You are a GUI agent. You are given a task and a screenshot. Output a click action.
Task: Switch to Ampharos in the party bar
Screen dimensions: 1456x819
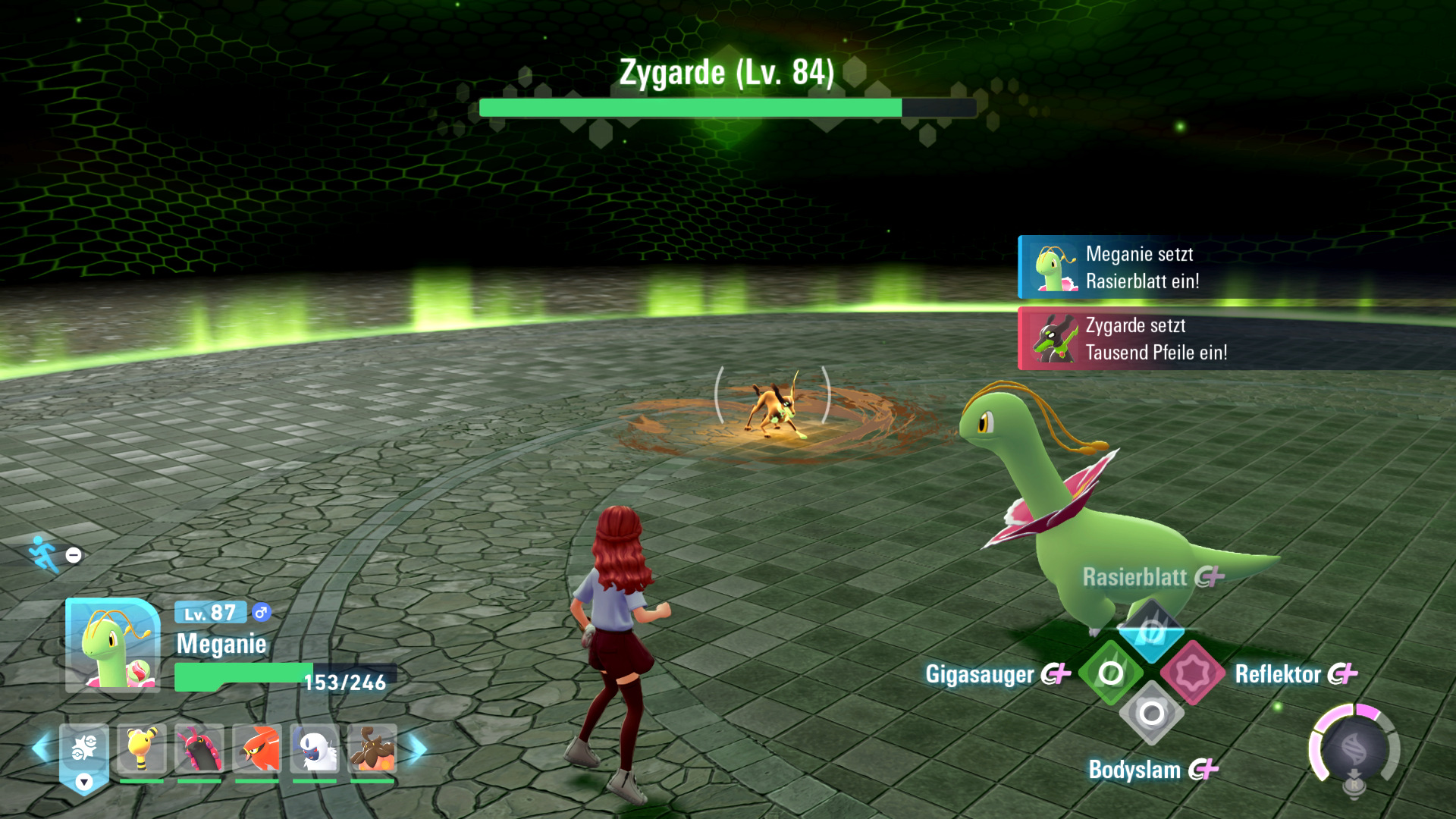(x=142, y=749)
